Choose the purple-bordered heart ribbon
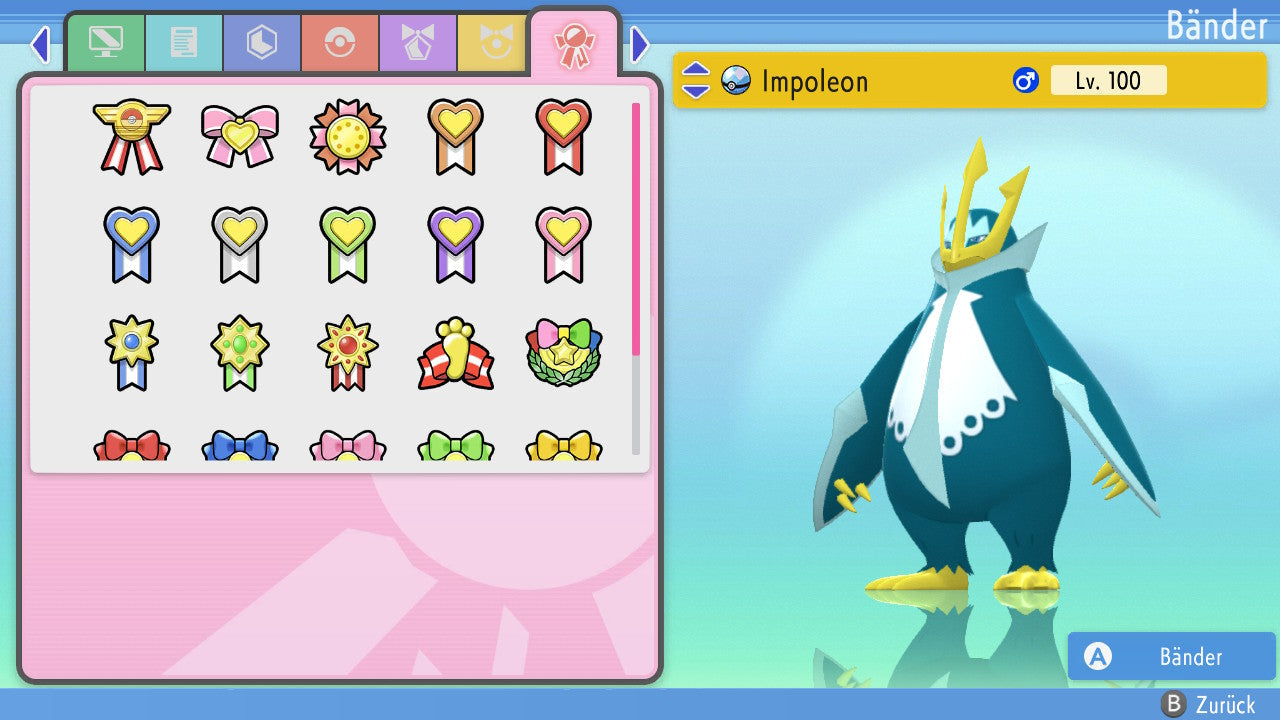This screenshot has height=720, width=1280. [455, 244]
